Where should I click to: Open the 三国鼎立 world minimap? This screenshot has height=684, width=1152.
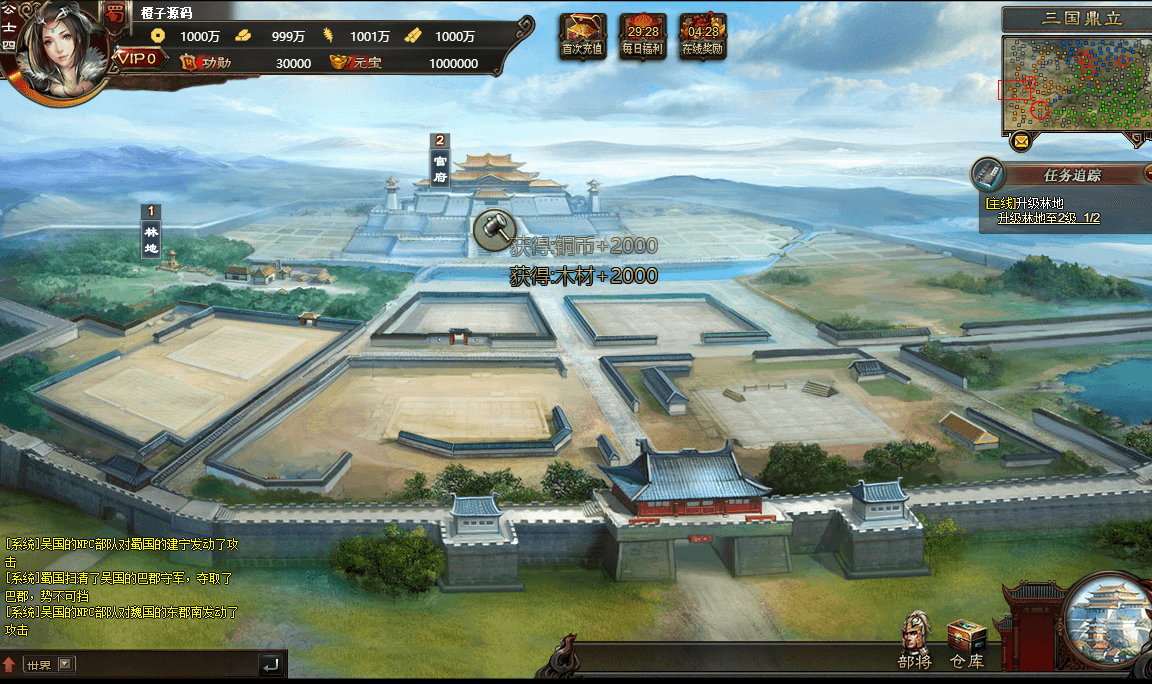pyautogui.click(x=1076, y=85)
